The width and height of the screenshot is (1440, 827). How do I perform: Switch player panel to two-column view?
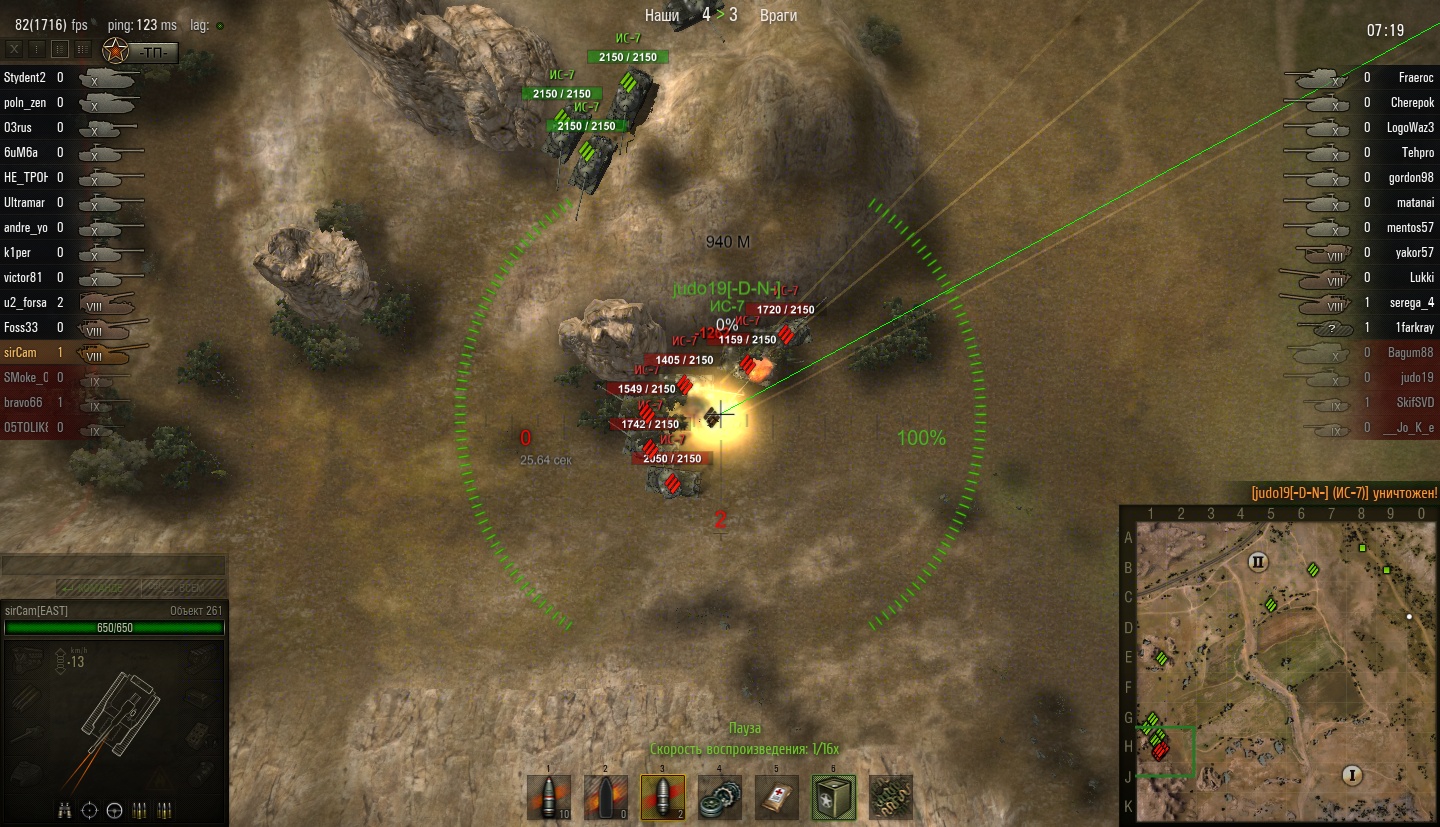coord(59,48)
